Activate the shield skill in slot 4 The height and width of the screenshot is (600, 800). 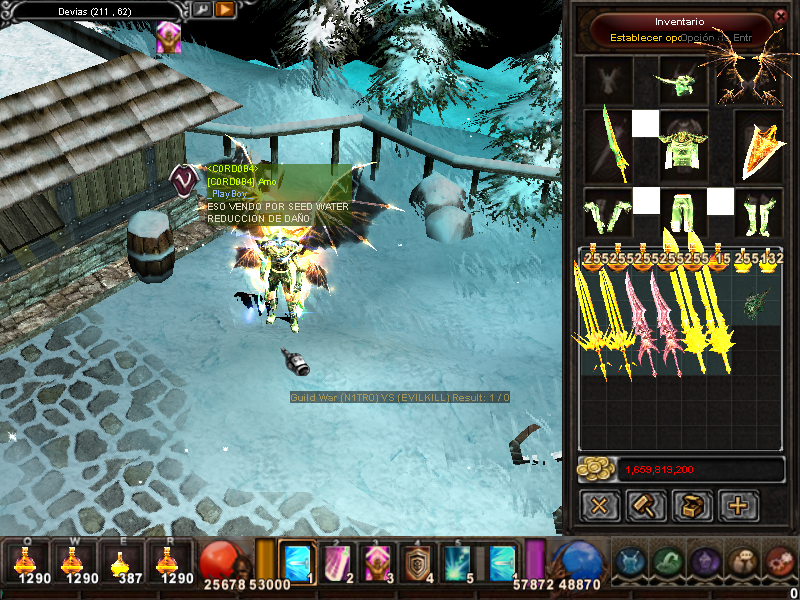(419, 562)
